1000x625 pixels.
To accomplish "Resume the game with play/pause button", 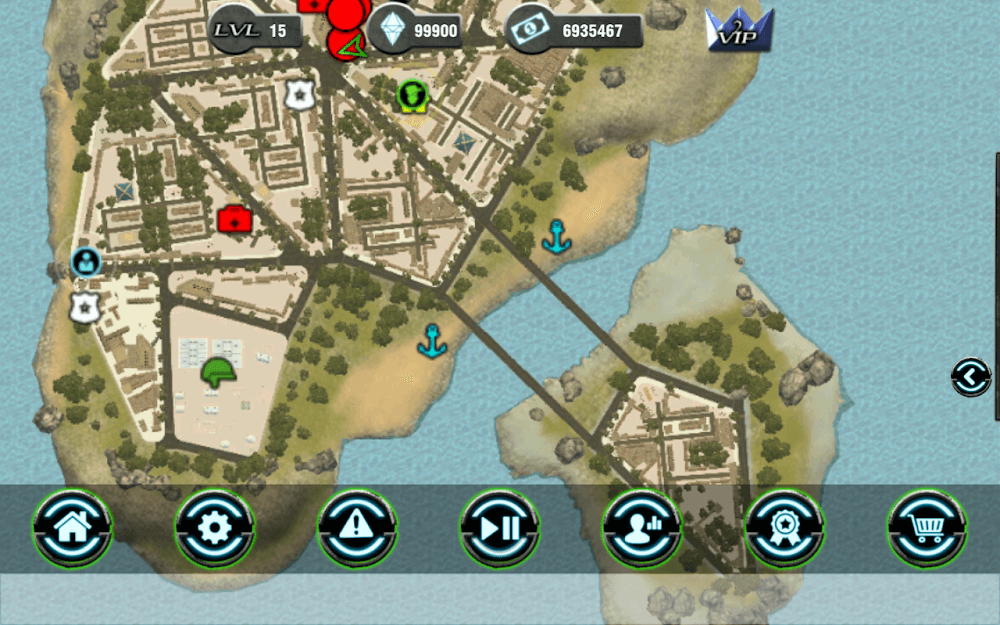I will point(500,527).
